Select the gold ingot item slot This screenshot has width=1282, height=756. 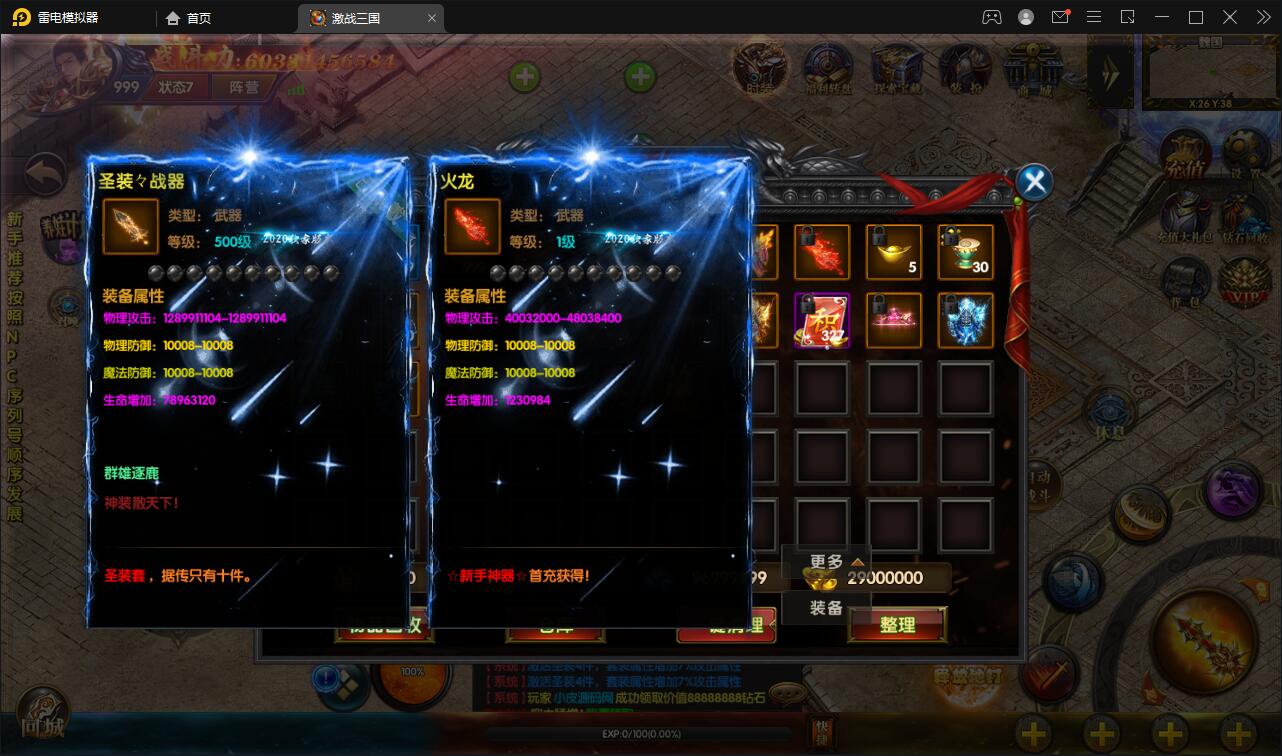click(x=893, y=252)
